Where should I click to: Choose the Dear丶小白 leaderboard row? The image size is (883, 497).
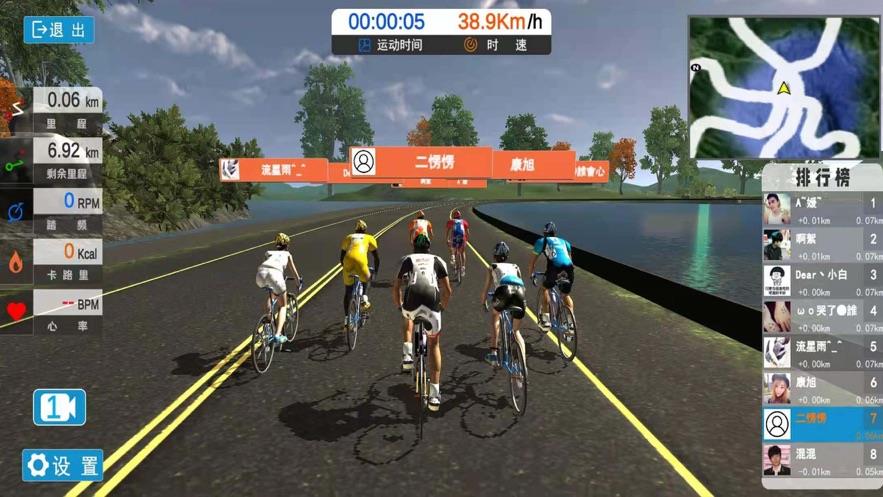[822, 281]
